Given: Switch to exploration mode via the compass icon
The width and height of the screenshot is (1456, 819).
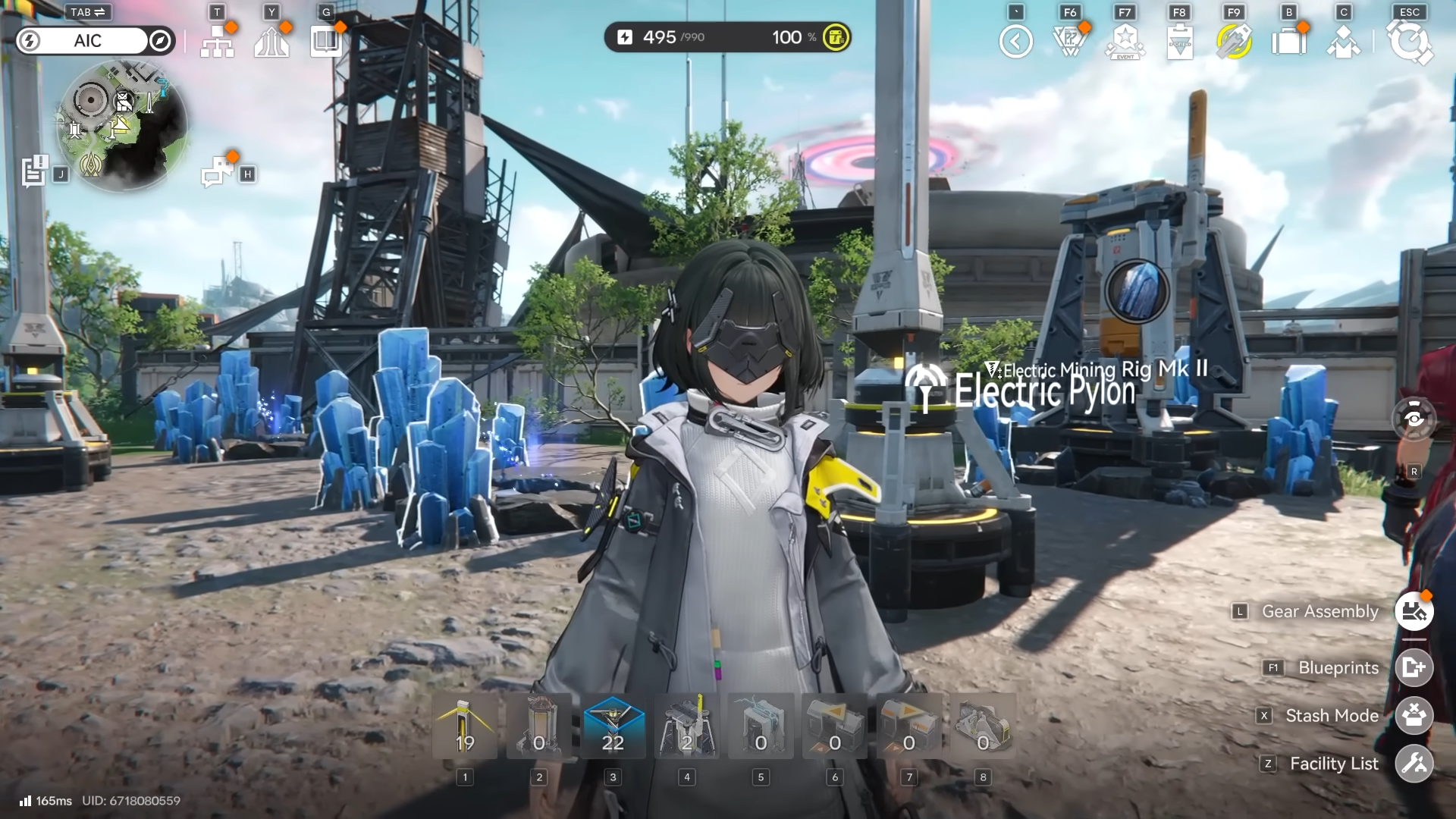Looking at the screenshot, I should [160, 41].
